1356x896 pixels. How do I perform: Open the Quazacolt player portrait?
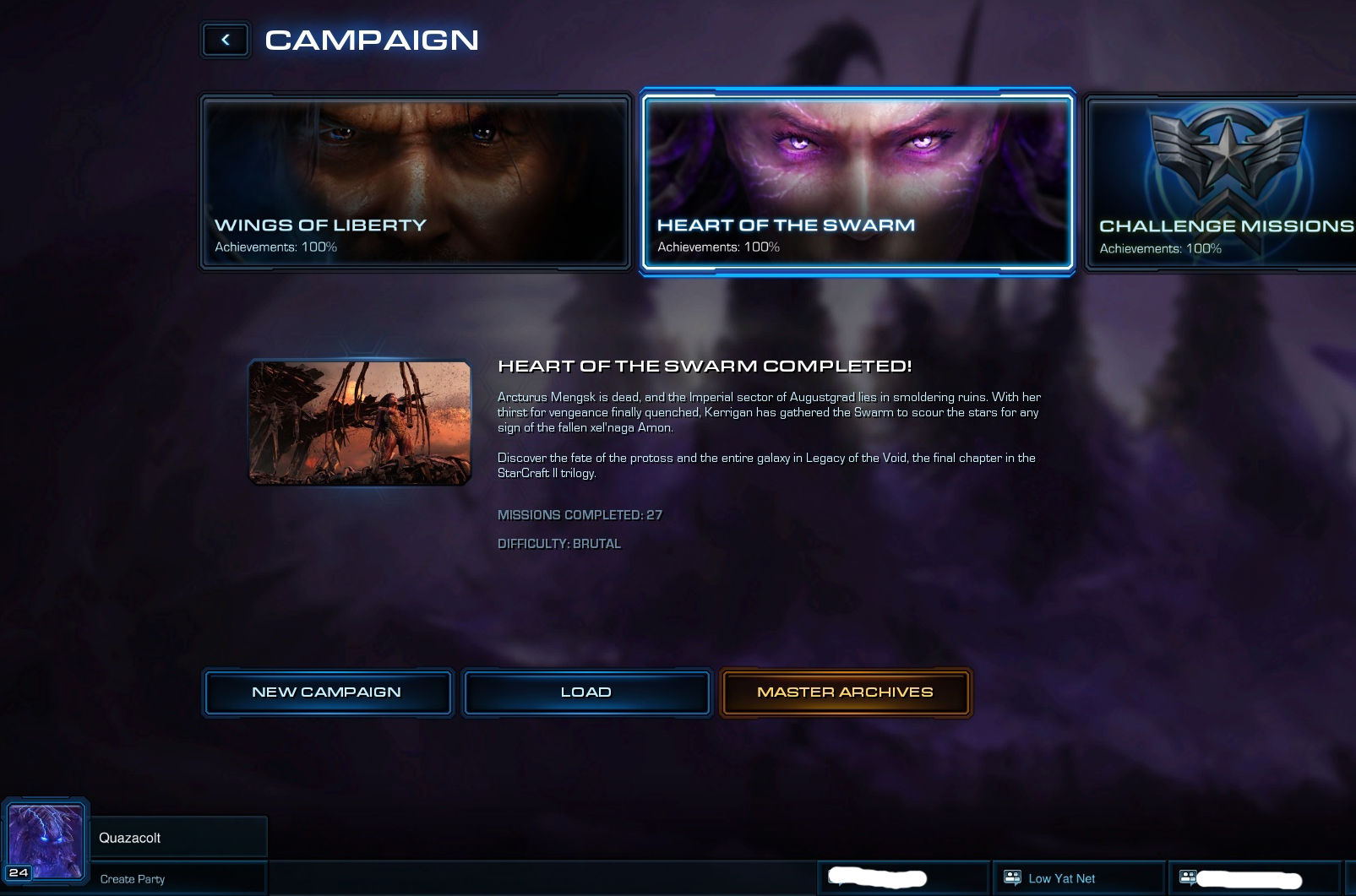click(x=46, y=841)
